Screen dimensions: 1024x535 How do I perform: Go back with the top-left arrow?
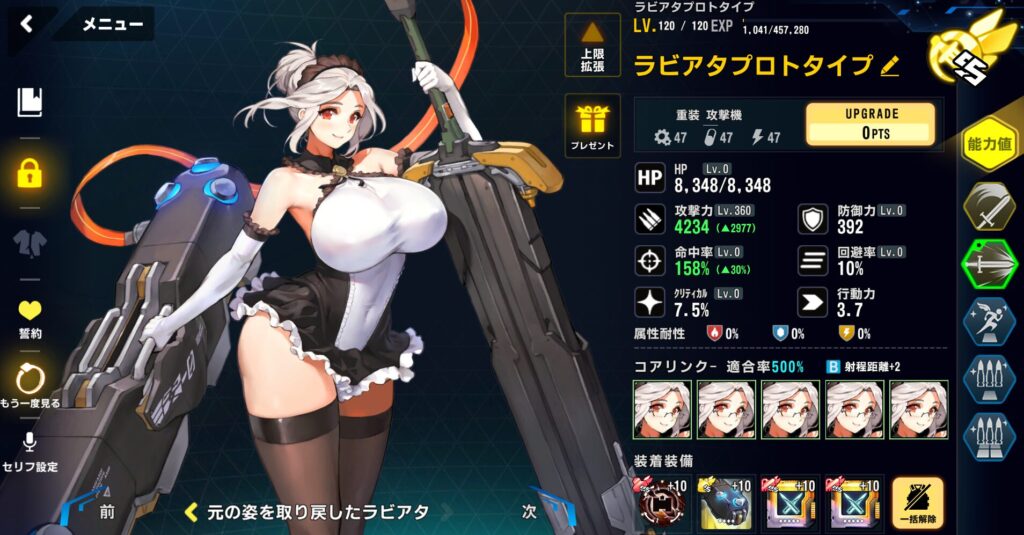tap(27, 24)
